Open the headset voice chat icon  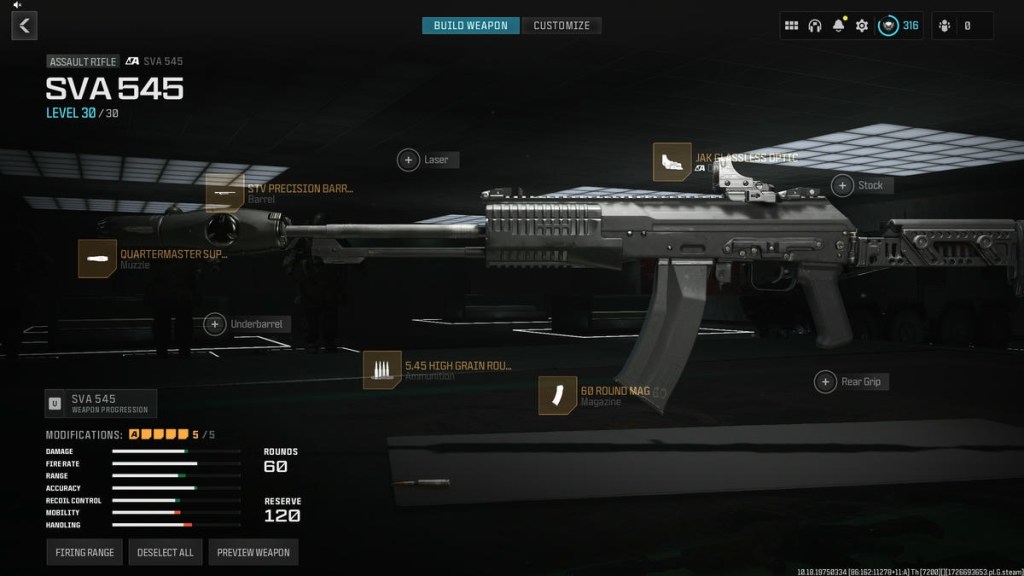click(815, 25)
